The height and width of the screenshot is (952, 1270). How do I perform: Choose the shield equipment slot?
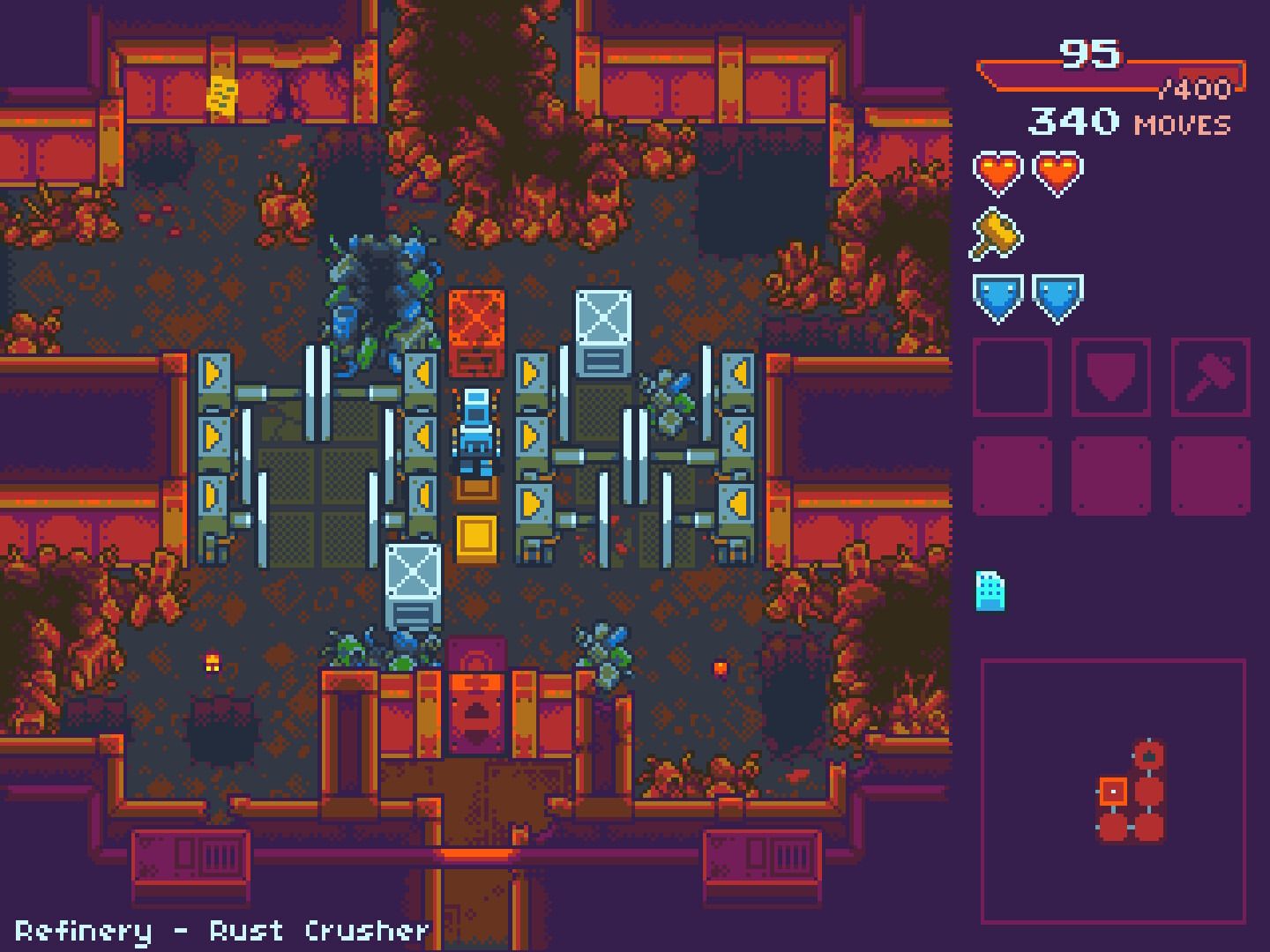[1111, 377]
